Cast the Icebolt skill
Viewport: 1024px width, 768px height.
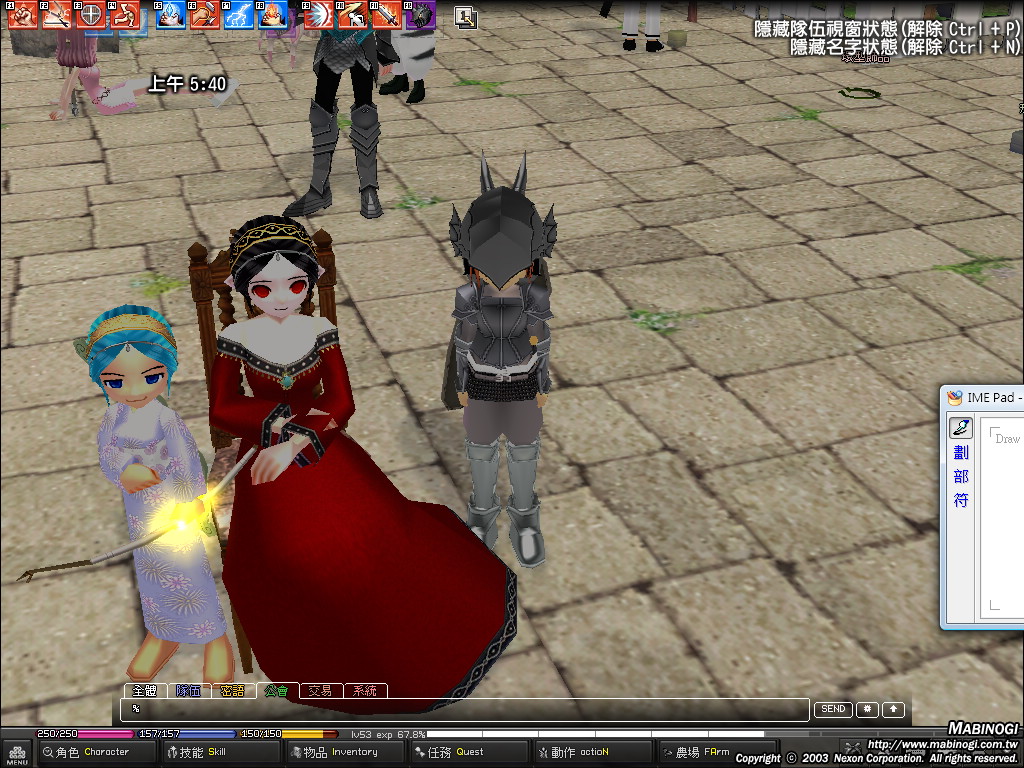pyautogui.click(x=171, y=14)
